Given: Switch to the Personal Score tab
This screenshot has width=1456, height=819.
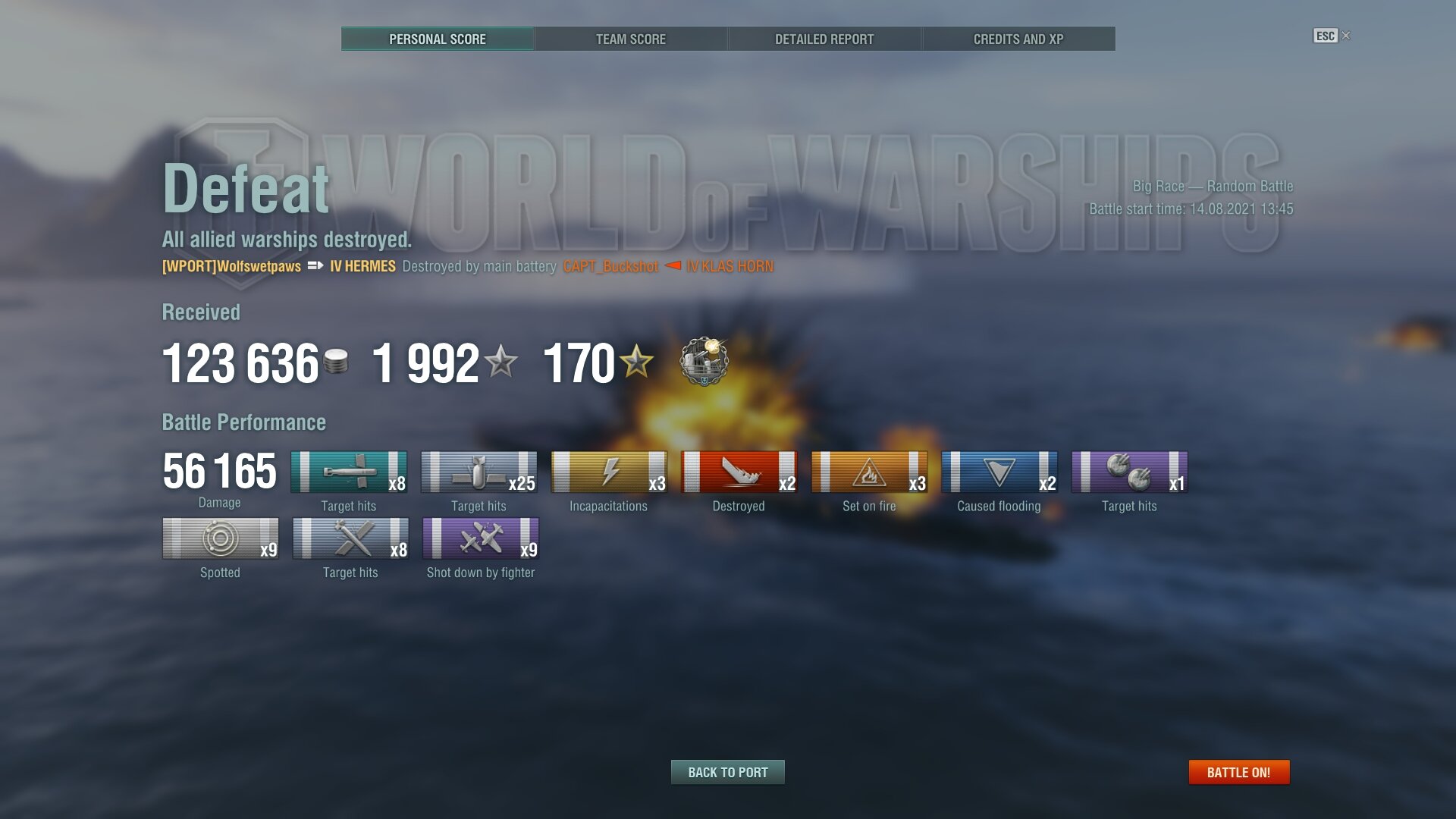Looking at the screenshot, I should [438, 39].
